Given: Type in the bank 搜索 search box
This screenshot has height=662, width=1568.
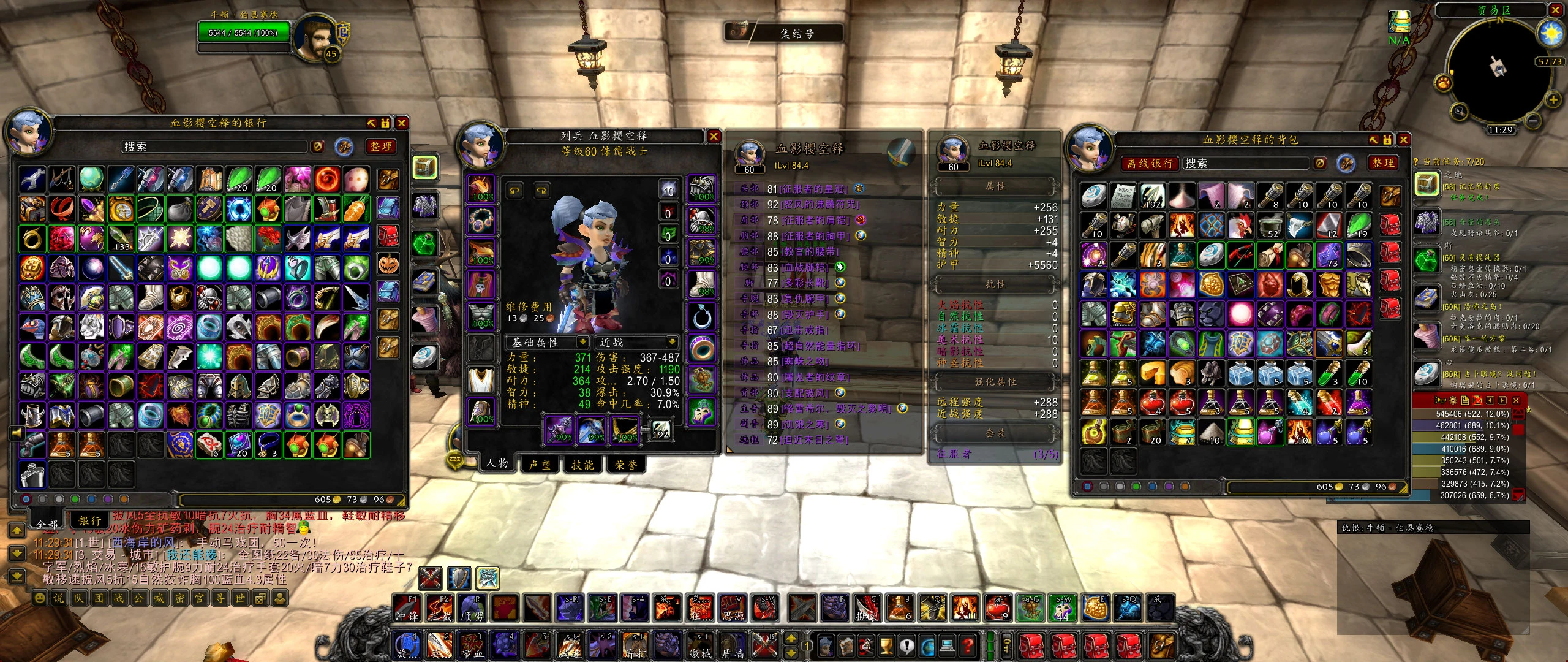Looking at the screenshot, I should point(214,147).
